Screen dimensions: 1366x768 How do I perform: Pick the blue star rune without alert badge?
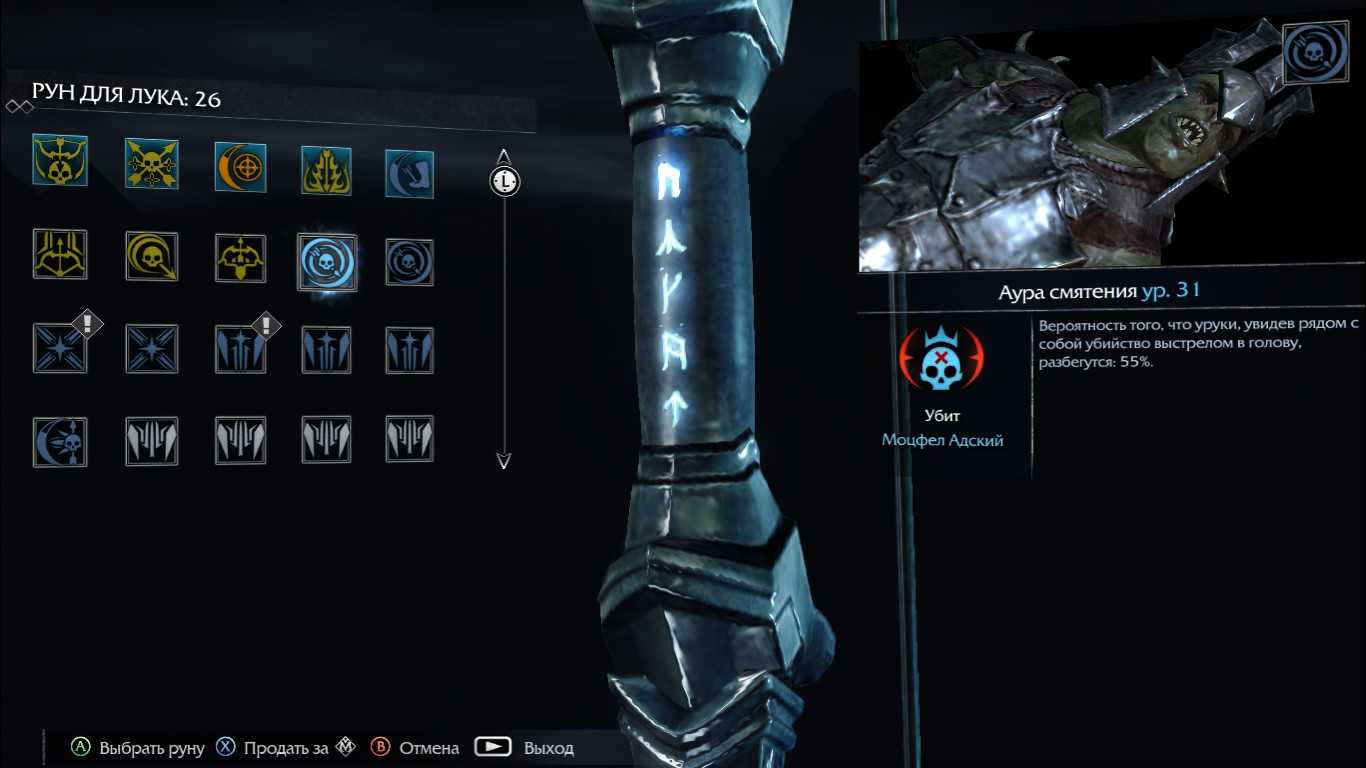[x=151, y=349]
